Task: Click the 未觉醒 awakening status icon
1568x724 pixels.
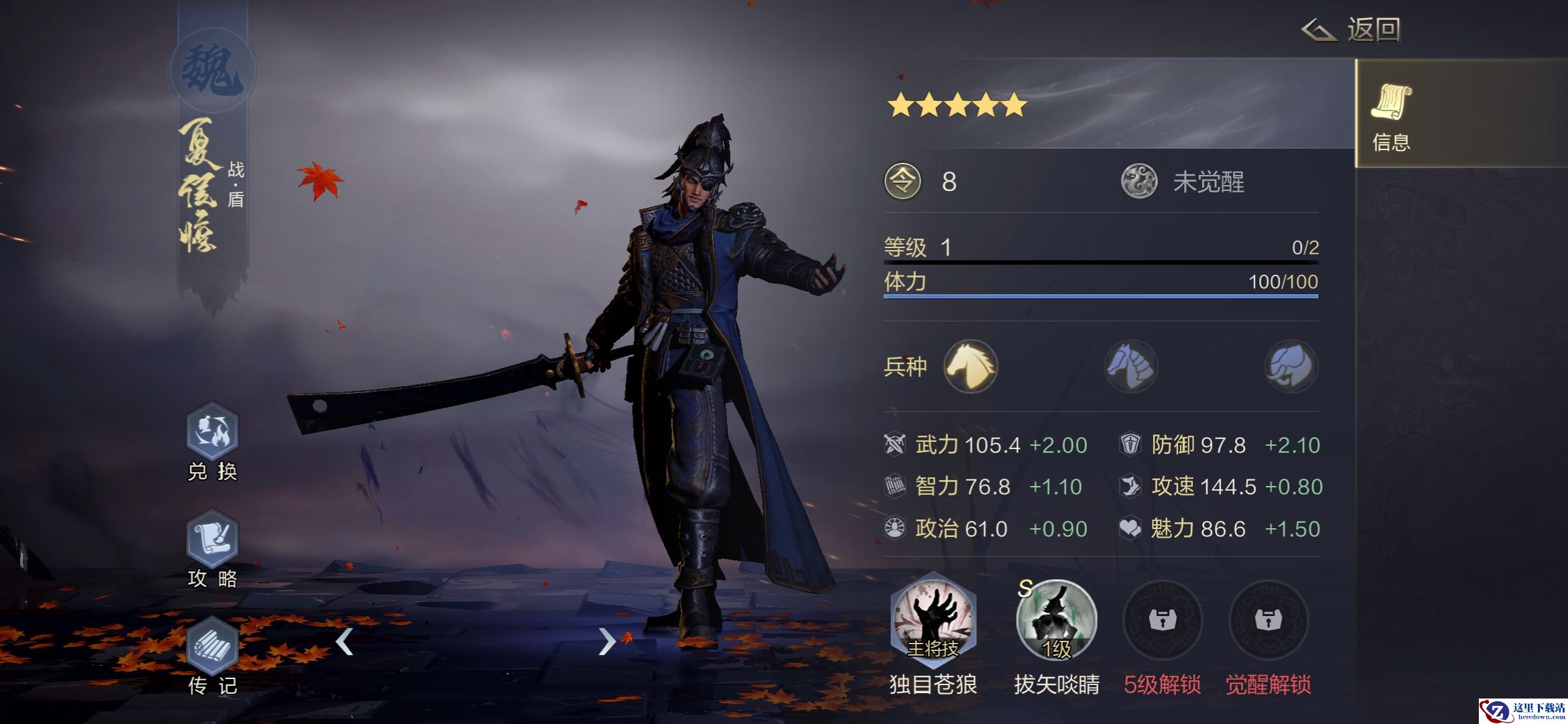Action: [x=1138, y=182]
